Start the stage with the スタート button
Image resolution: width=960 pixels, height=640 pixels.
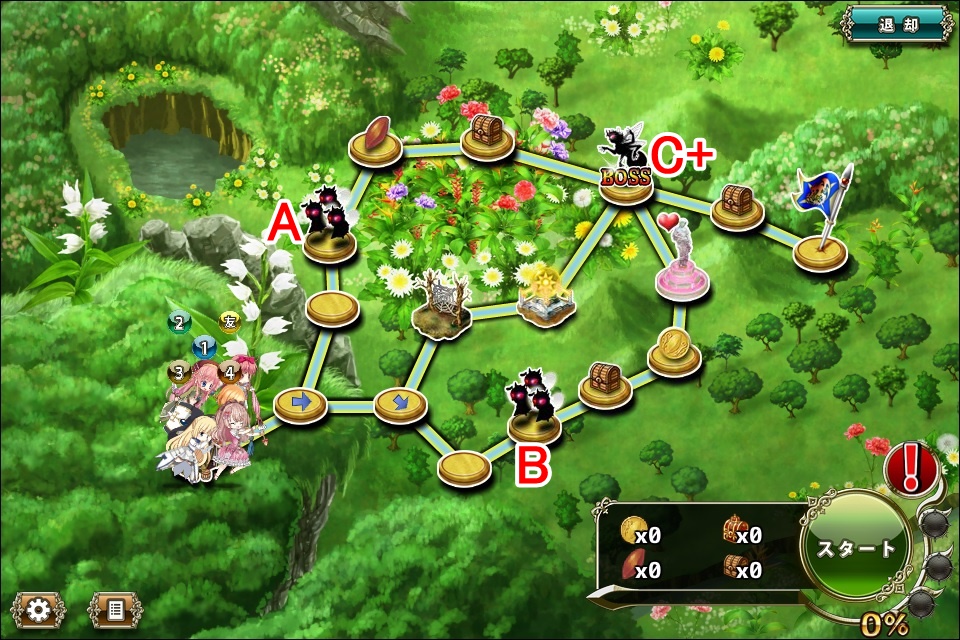pyautogui.click(x=855, y=548)
